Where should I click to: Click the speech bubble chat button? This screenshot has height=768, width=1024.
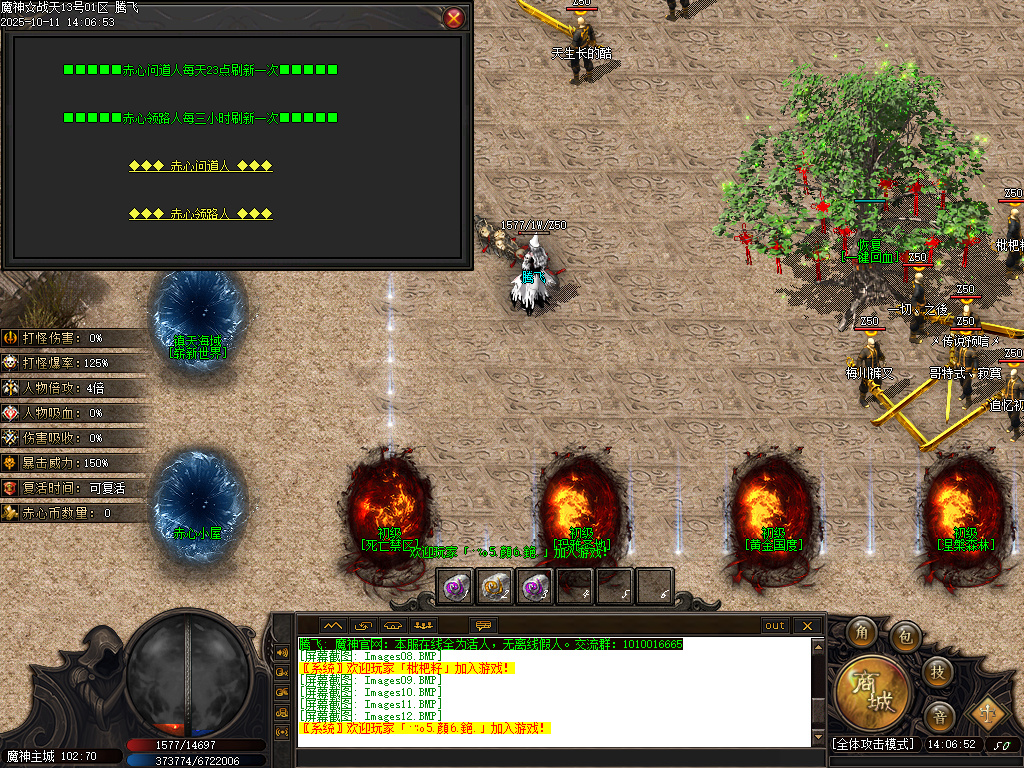click(483, 626)
